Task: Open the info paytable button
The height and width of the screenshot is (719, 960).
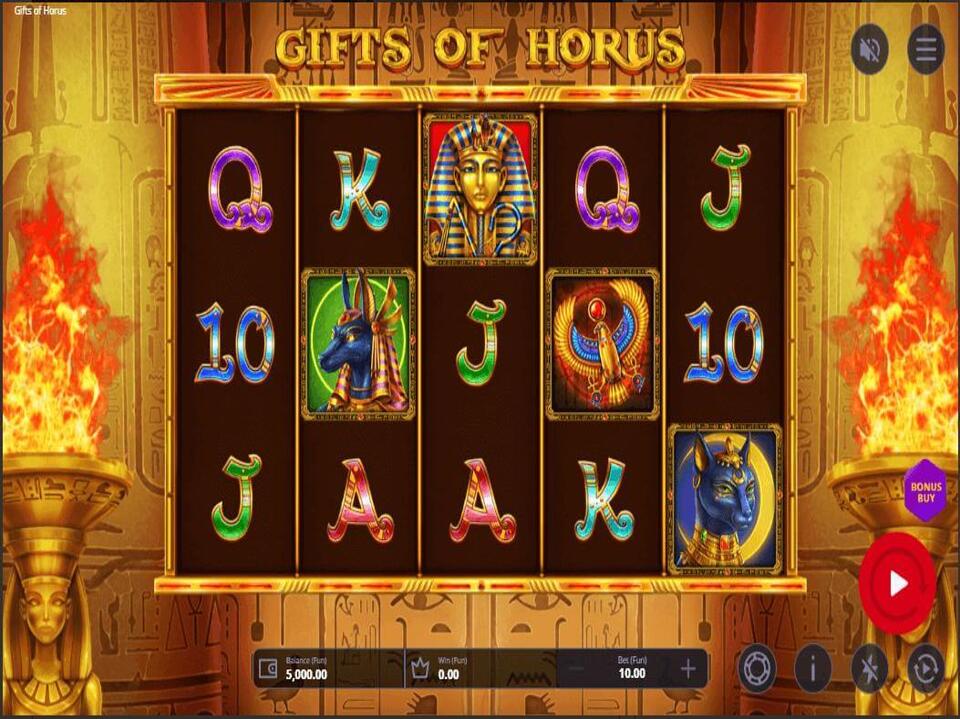Action: (813, 669)
